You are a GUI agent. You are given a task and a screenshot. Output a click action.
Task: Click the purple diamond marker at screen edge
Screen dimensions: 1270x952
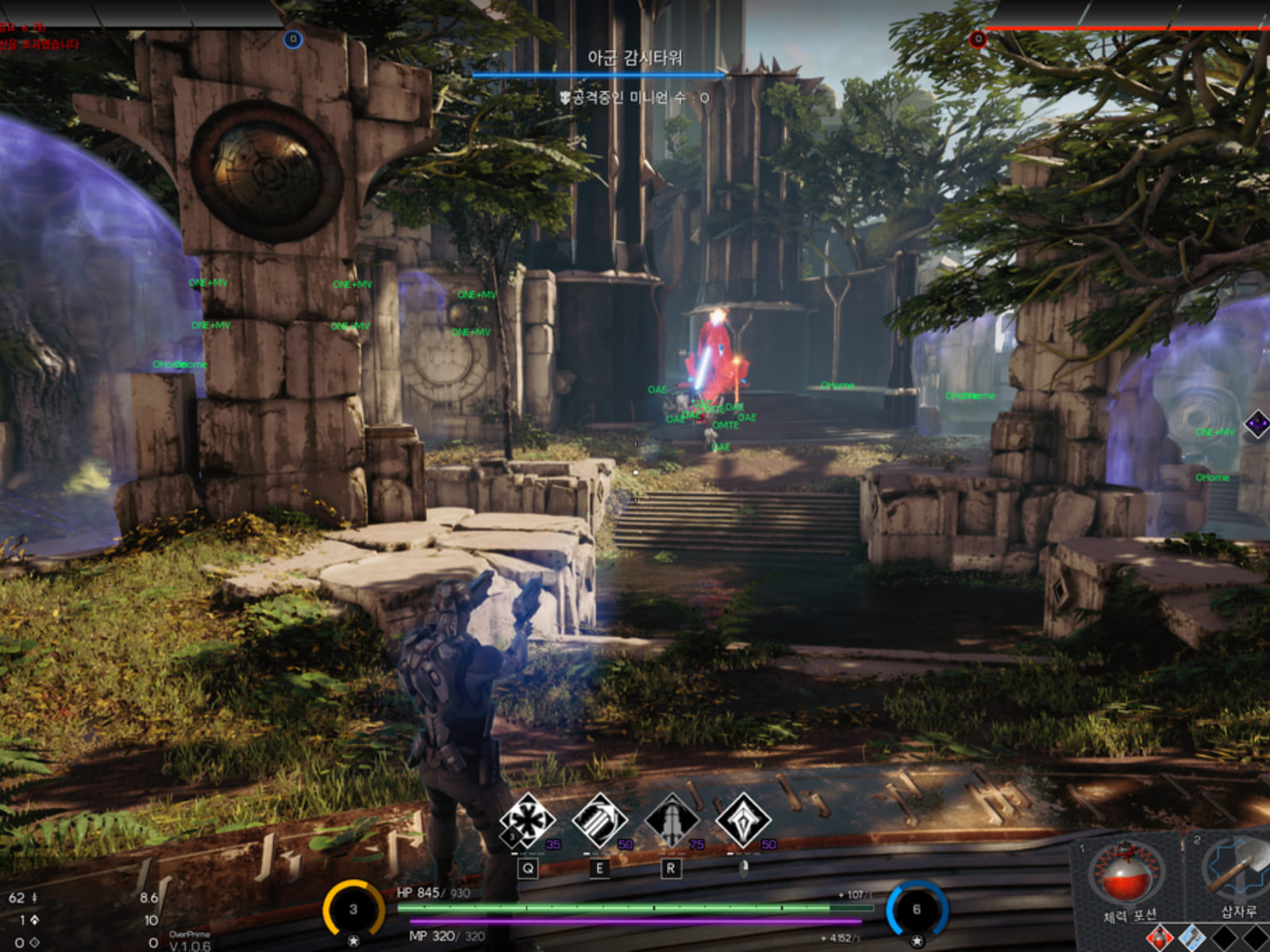coord(1258,424)
